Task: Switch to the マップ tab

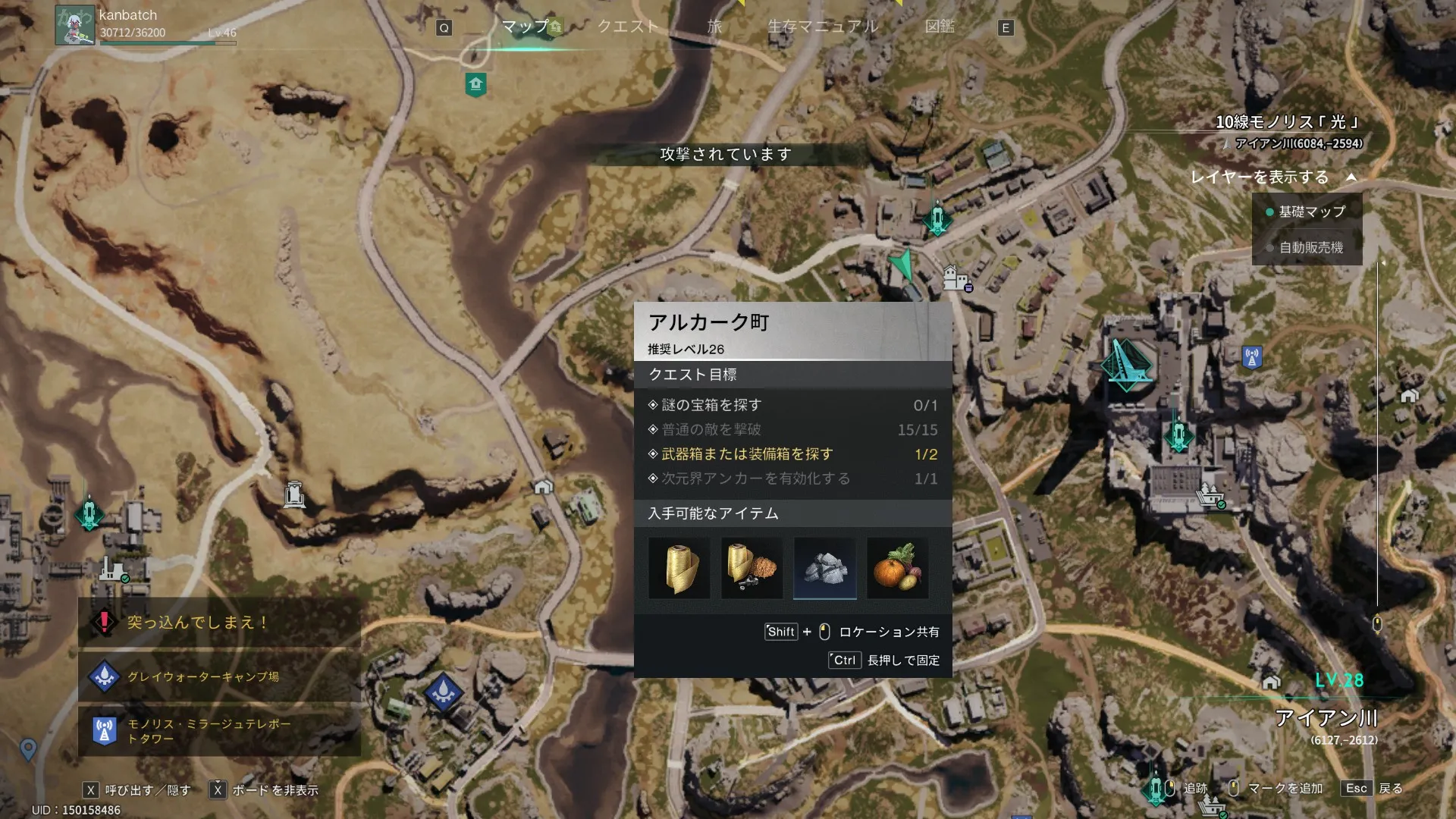Action: tap(525, 27)
